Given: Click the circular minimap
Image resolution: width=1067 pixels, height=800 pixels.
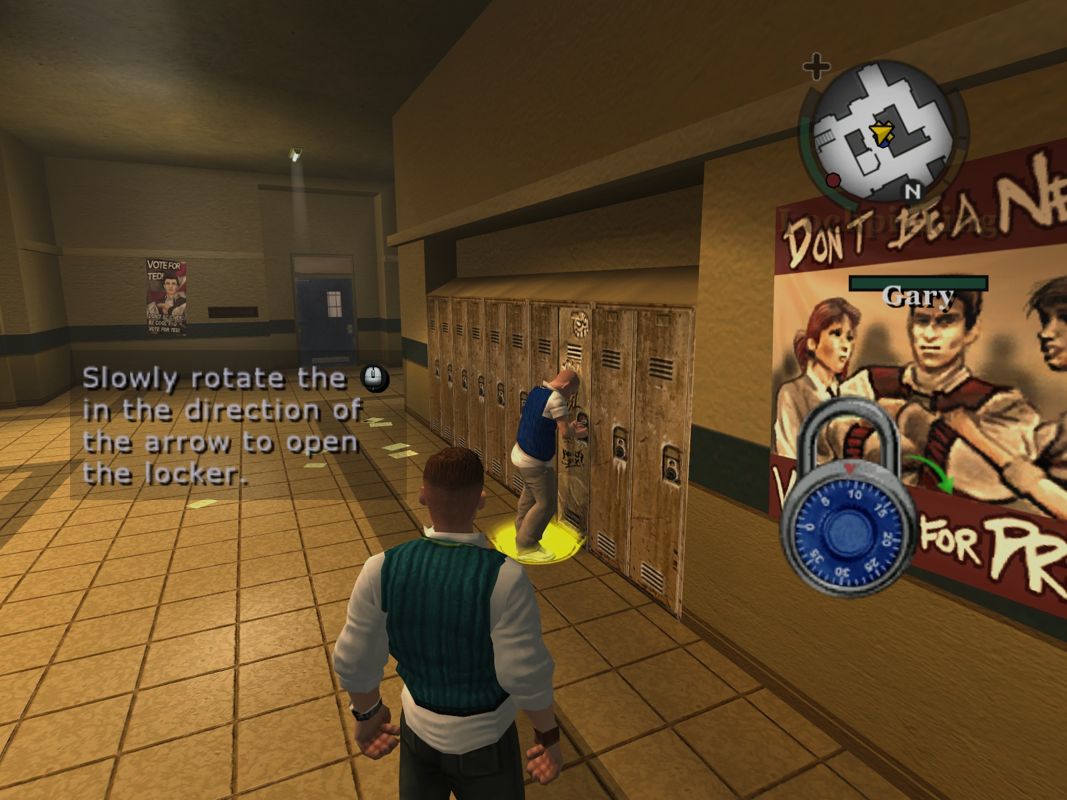Looking at the screenshot, I should point(883,130).
